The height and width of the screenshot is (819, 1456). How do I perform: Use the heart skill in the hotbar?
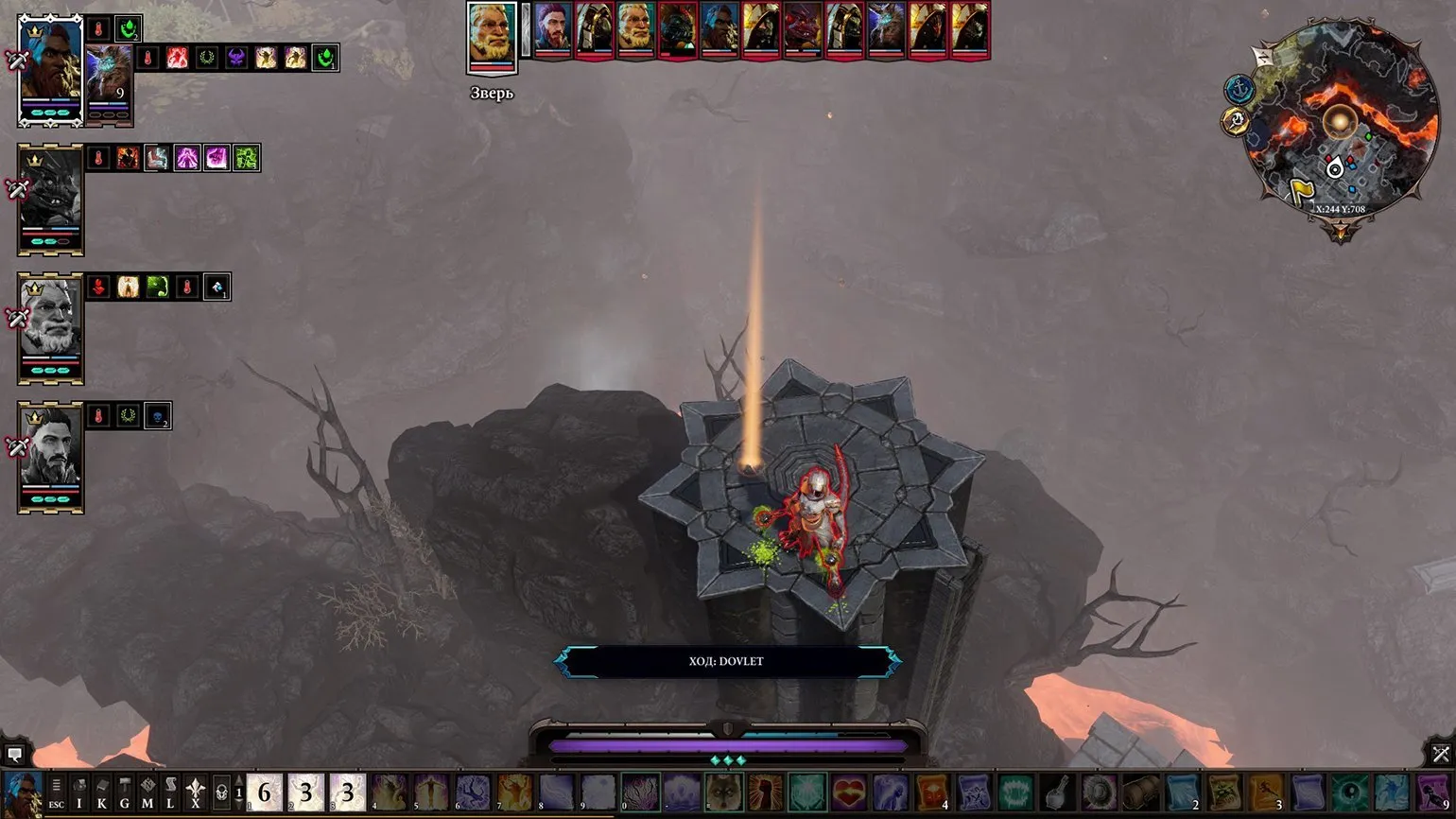coord(849,793)
